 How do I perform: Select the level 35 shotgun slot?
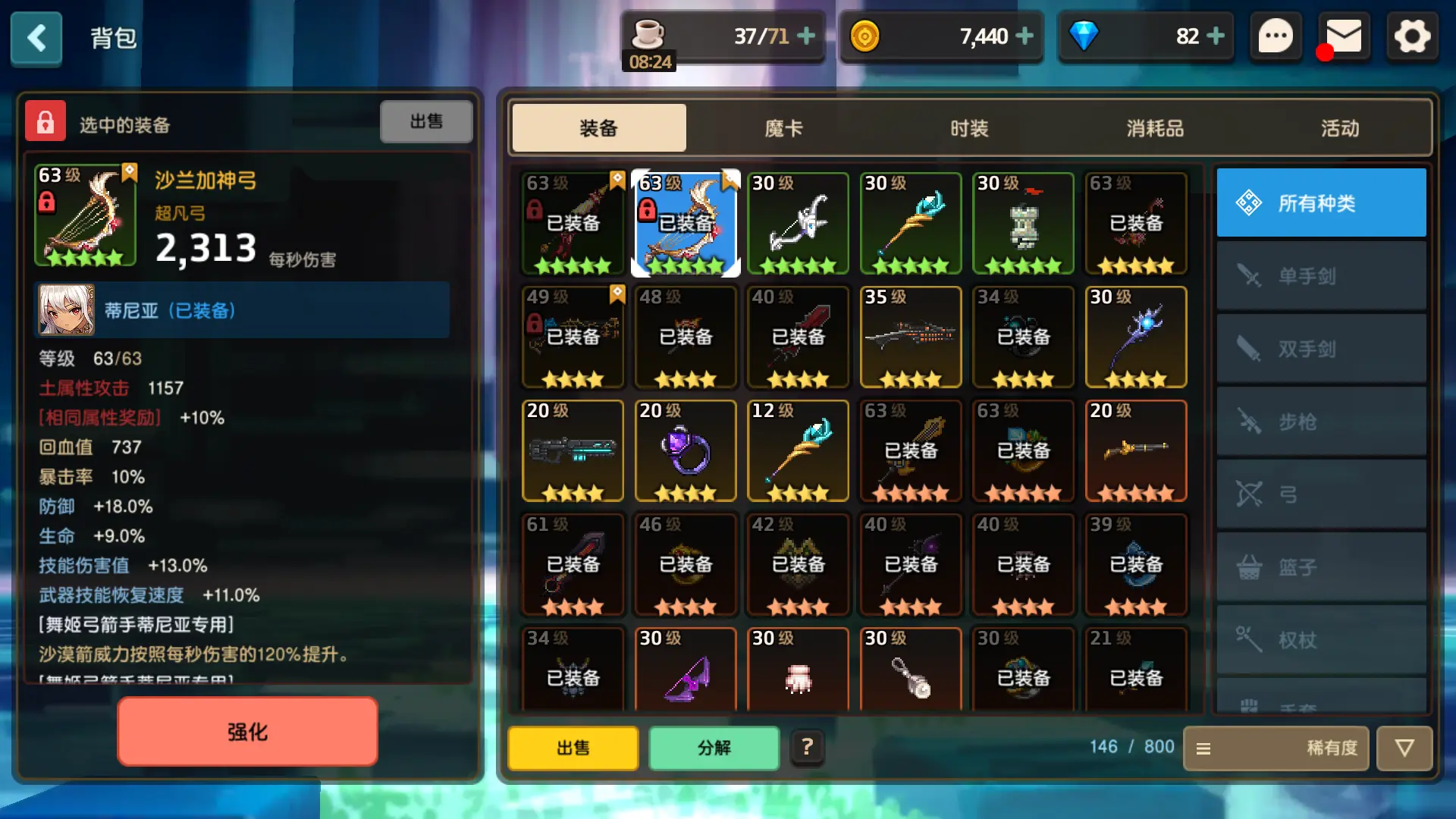pyautogui.click(x=911, y=337)
